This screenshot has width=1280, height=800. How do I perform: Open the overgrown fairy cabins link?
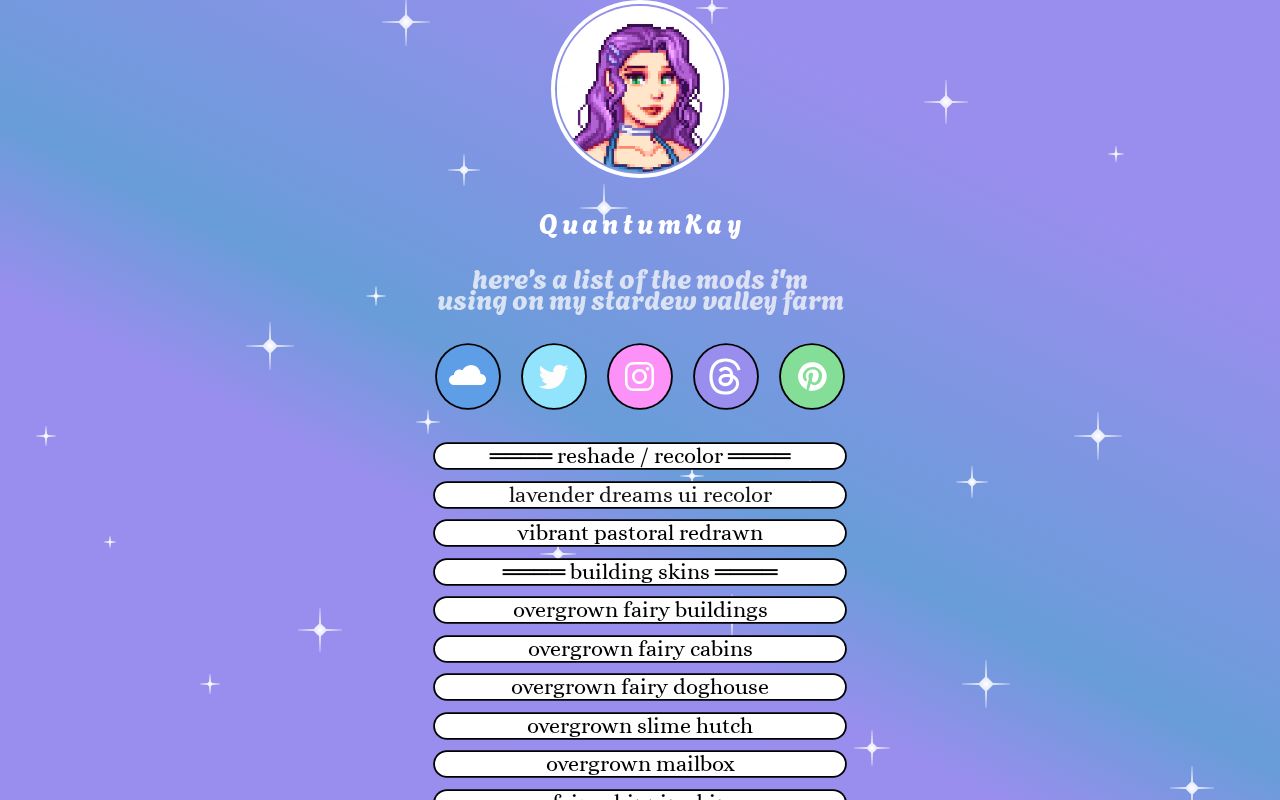(640, 649)
